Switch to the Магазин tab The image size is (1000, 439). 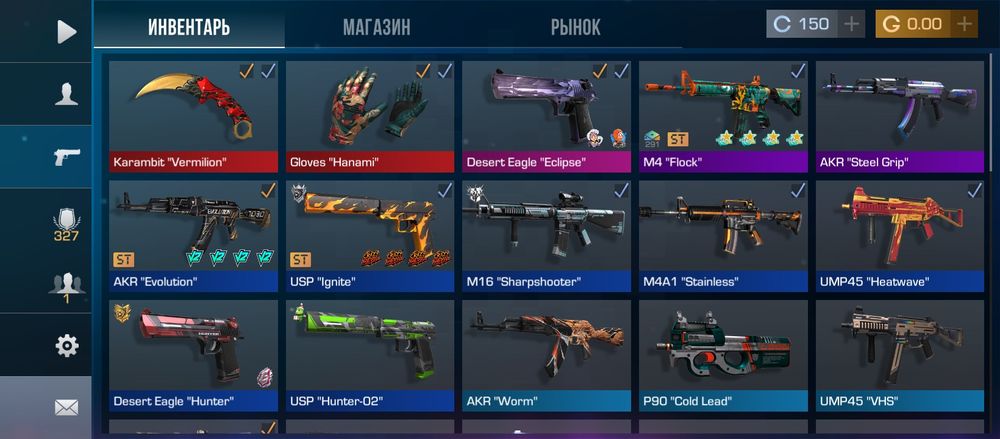[x=376, y=27]
